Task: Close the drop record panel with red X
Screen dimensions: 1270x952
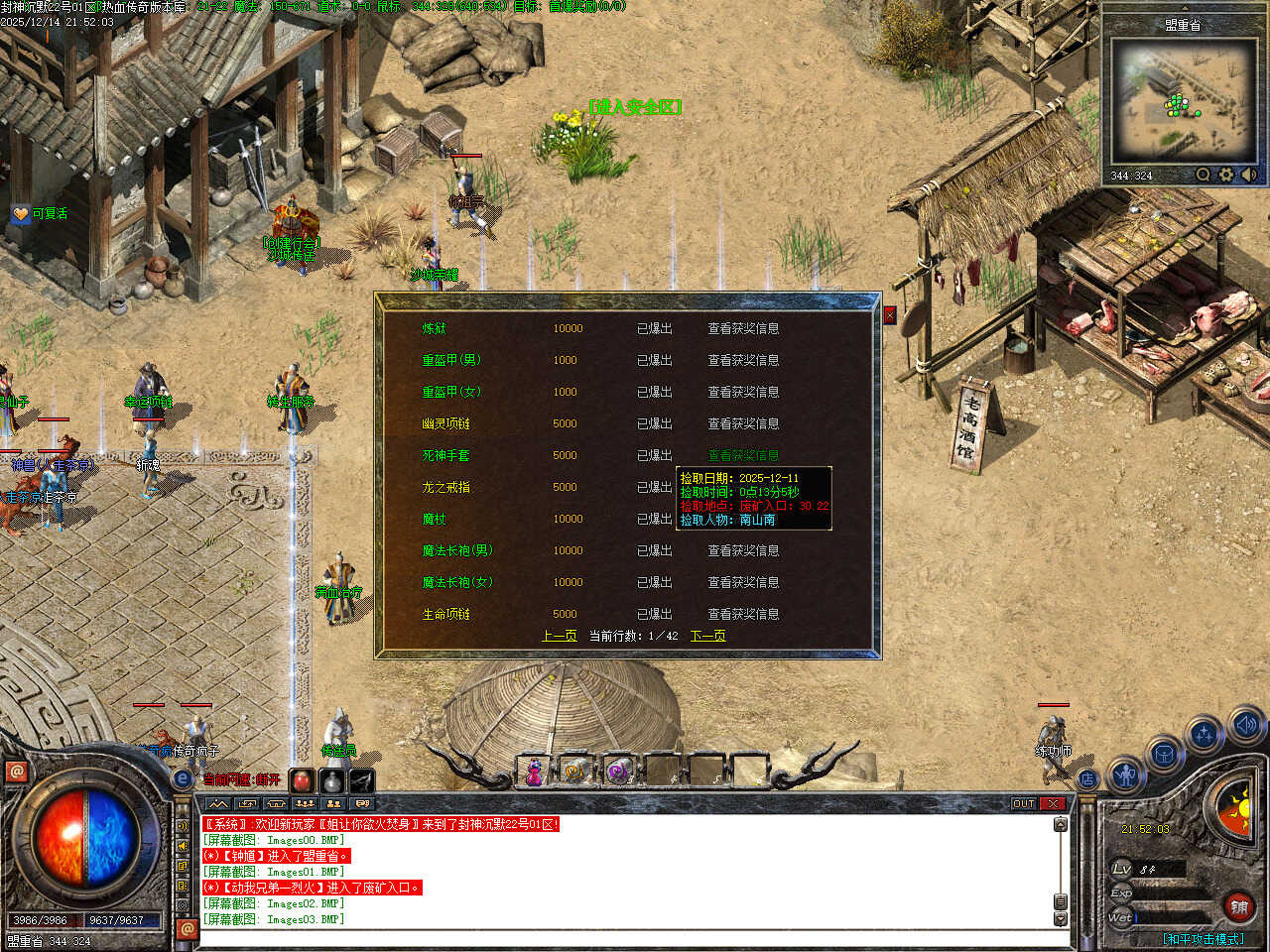Action: tap(889, 314)
